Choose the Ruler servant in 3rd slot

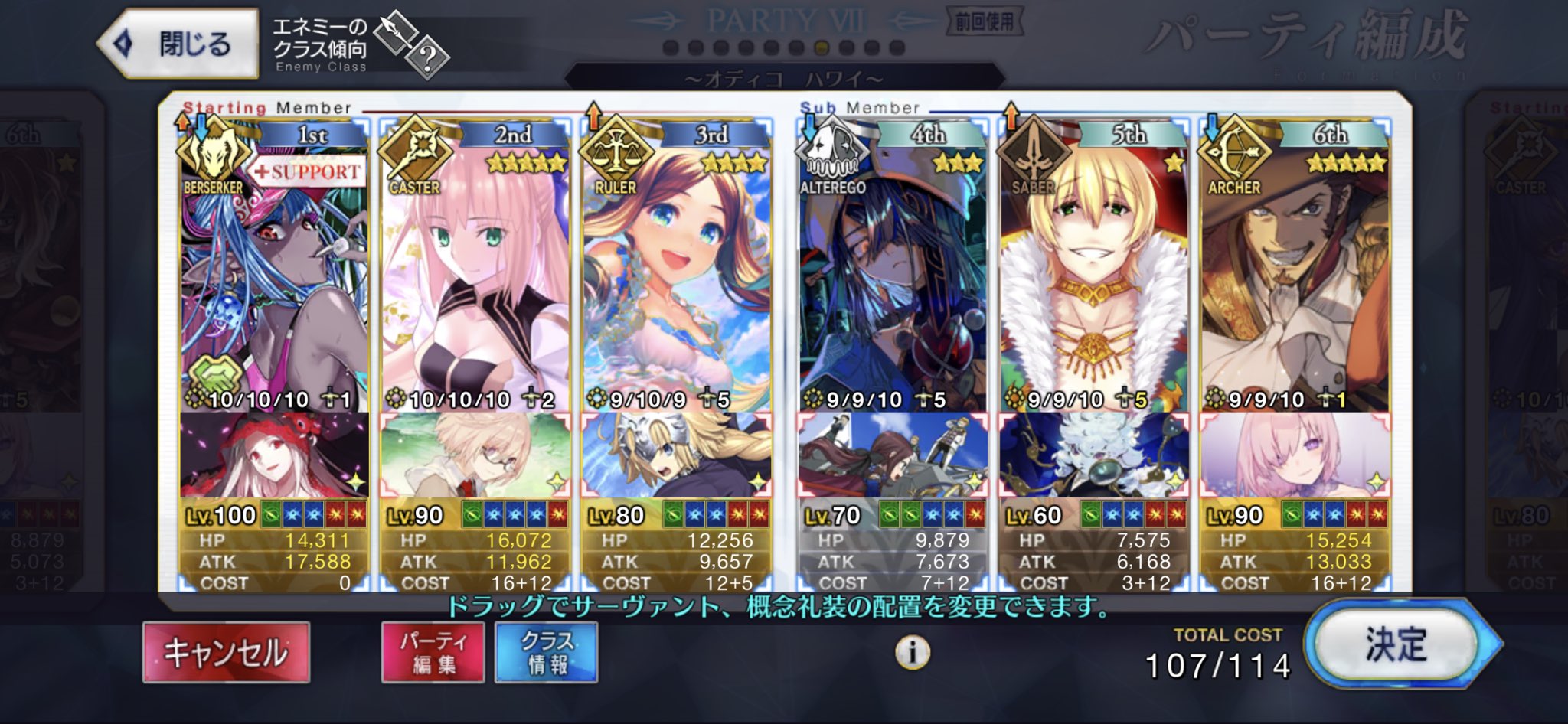pos(676,276)
